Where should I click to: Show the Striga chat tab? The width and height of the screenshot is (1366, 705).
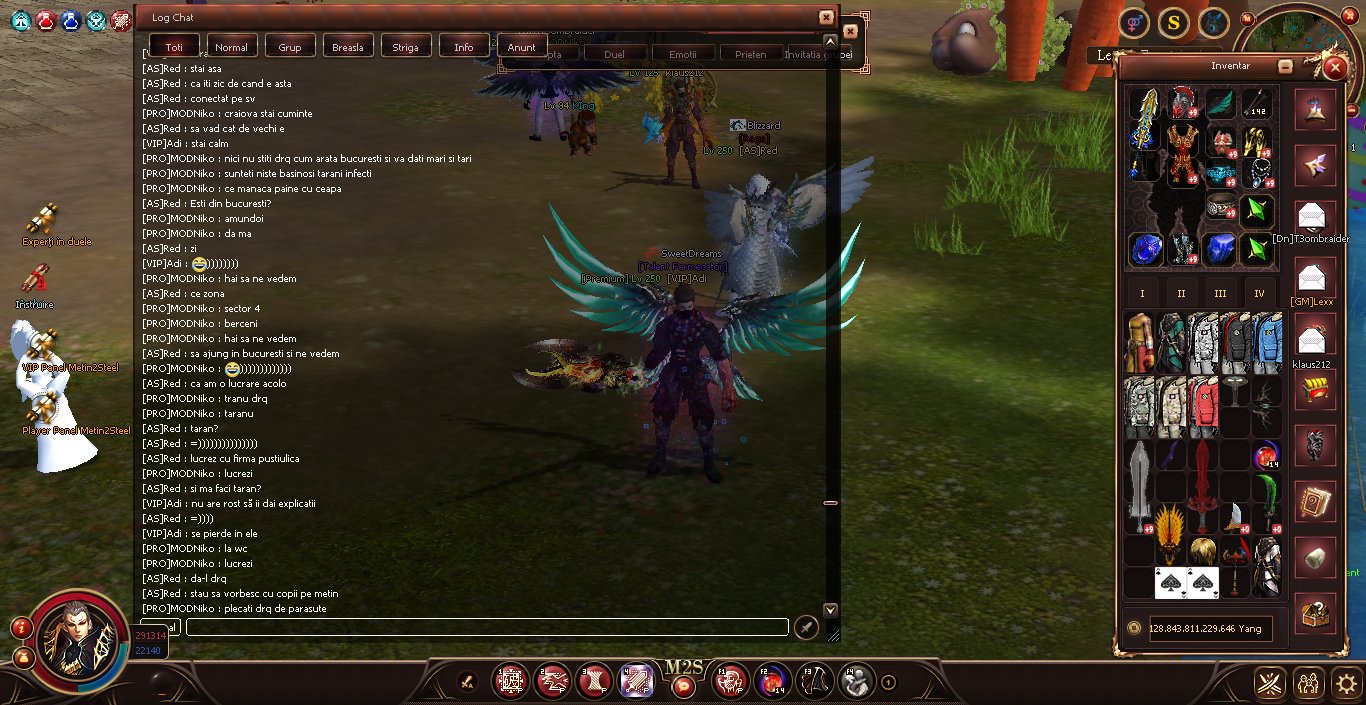406,47
